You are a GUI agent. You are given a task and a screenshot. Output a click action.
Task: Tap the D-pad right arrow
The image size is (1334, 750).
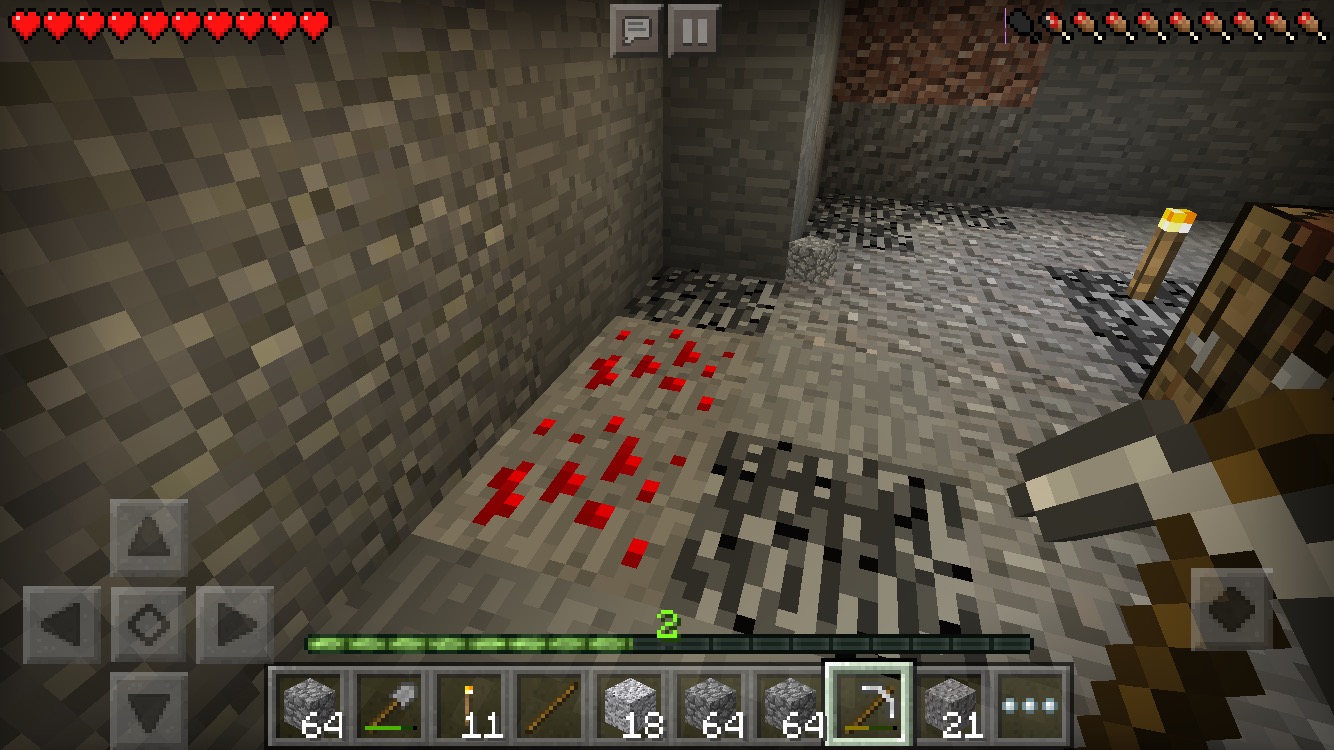[x=235, y=626]
